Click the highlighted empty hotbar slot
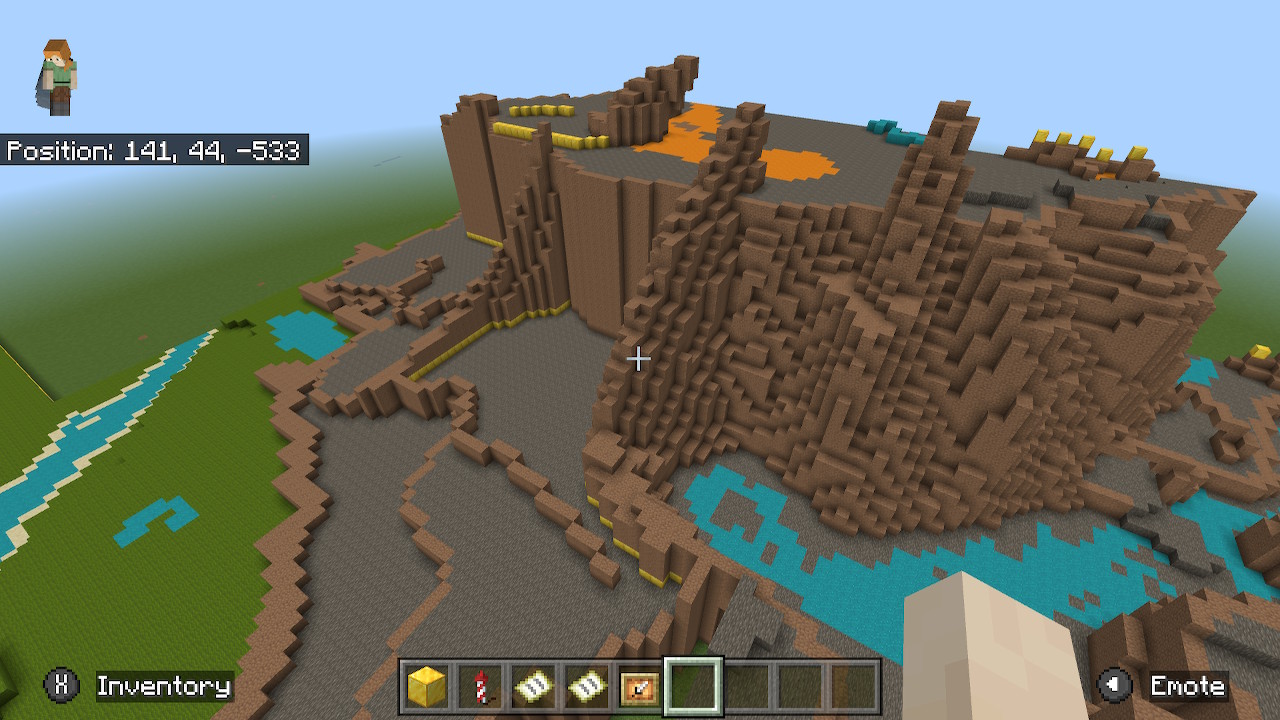The width and height of the screenshot is (1280, 720). pyautogui.click(x=693, y=687)
